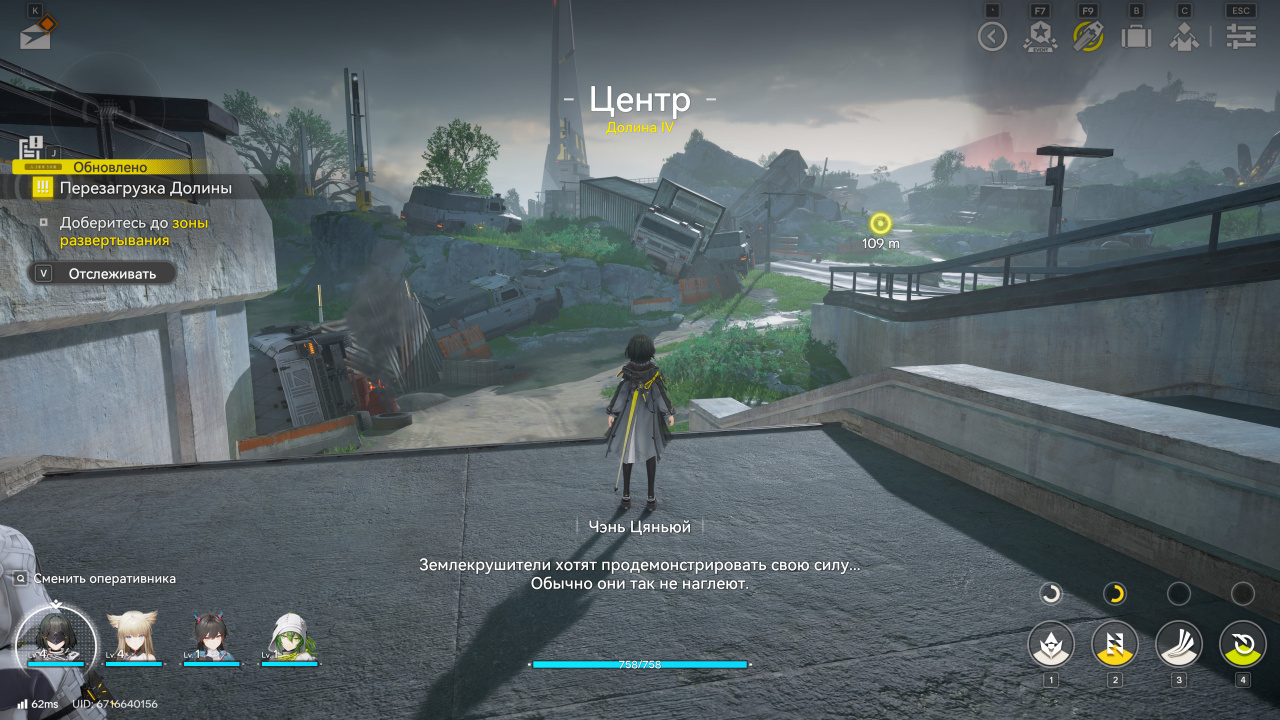1280x720 pixels.
Task: Open the operators team menu icon
Action: pyautogui.click(x=1184, y=37)
